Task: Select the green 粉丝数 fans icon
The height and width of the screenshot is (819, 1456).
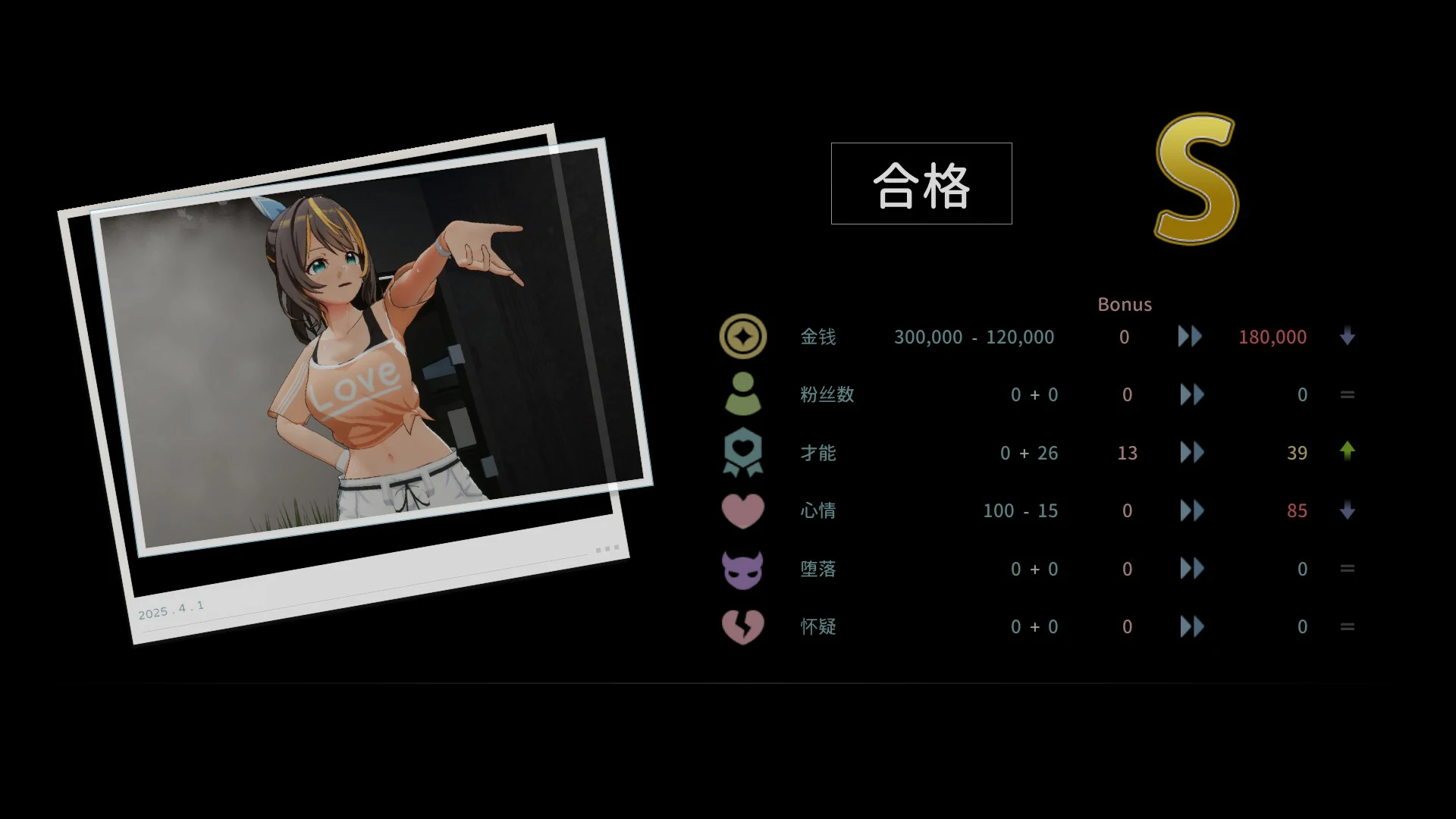Action: tap(742, 394)
